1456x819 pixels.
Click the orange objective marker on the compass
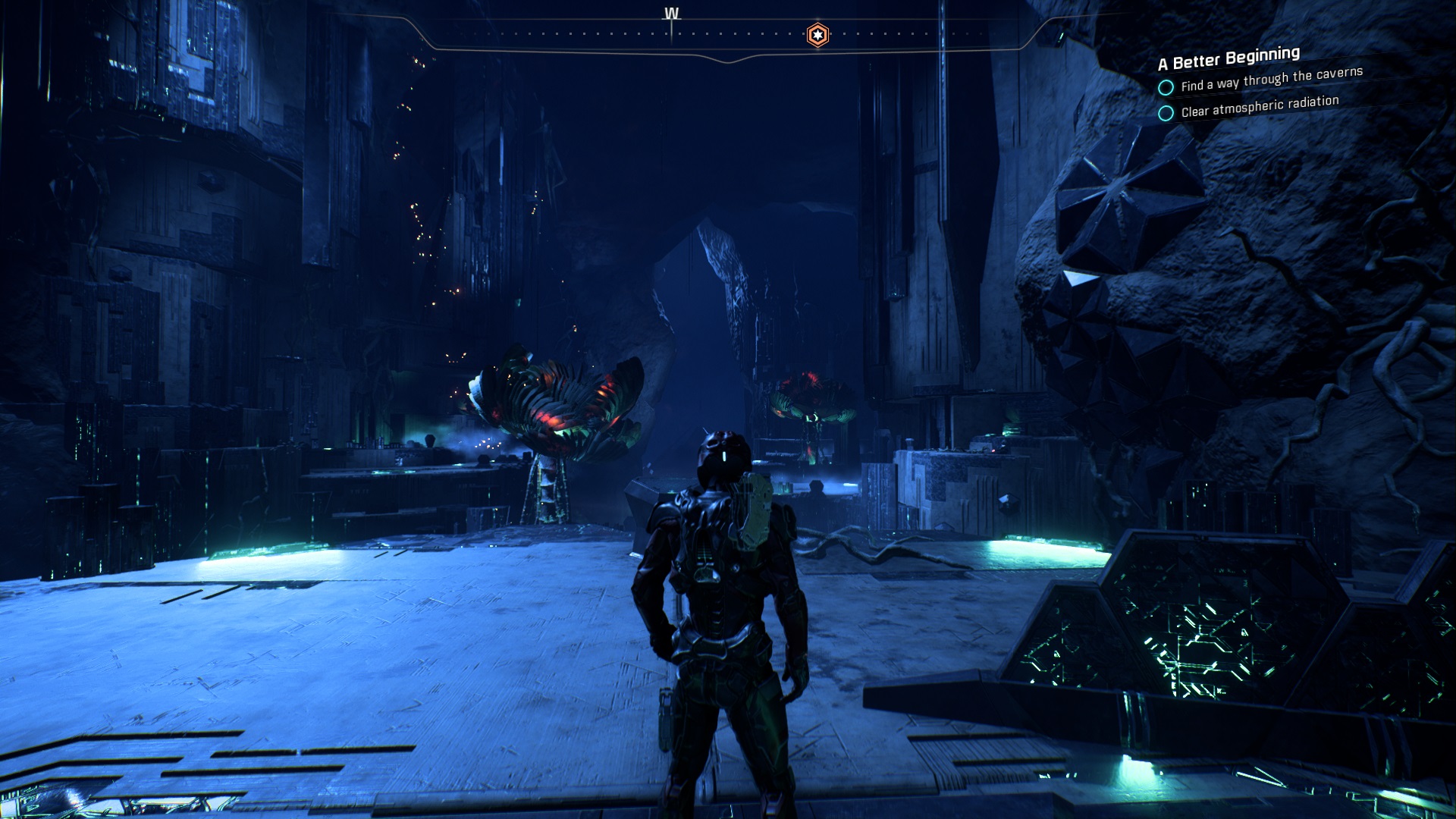(817, 35)
